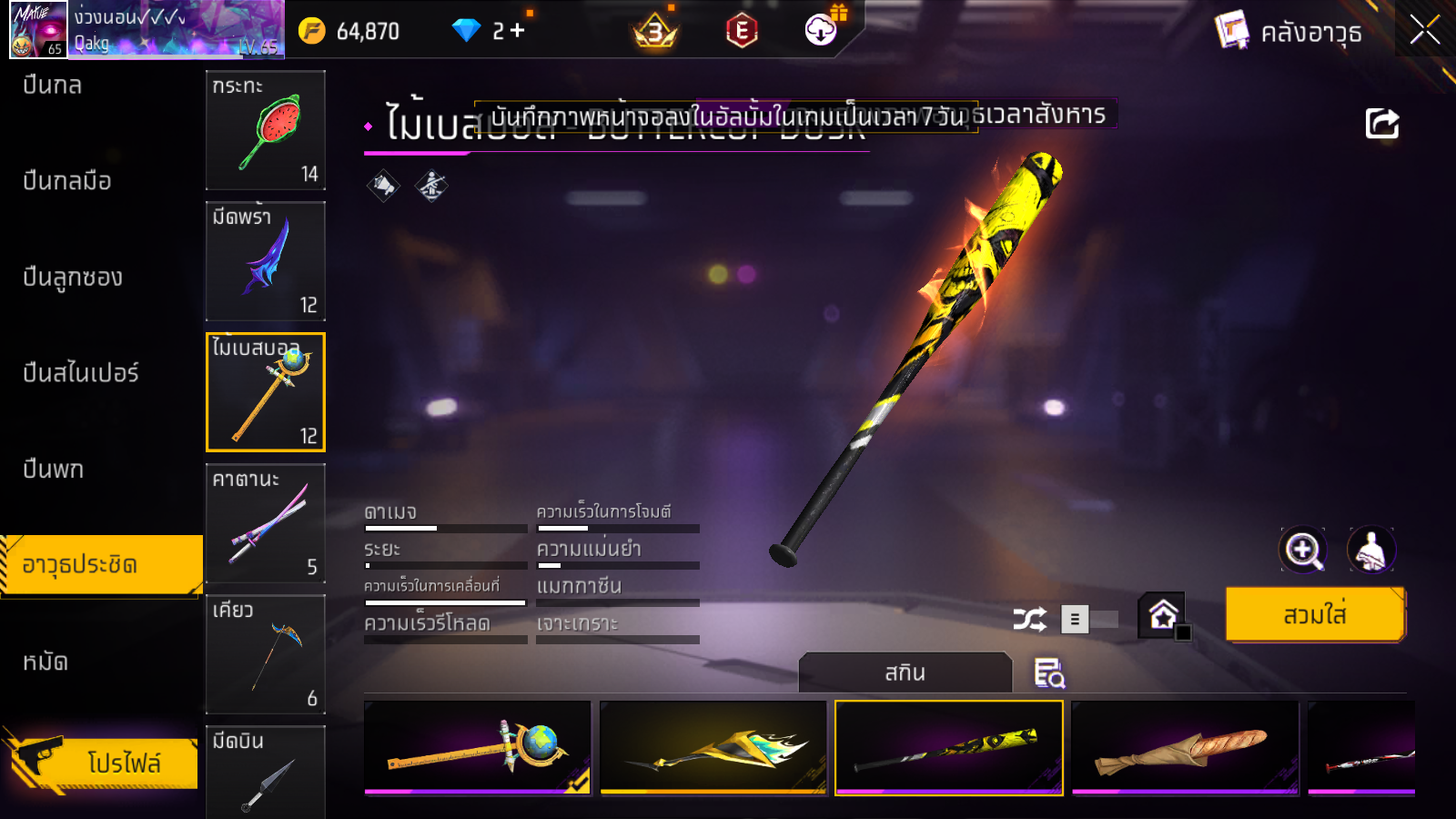
Task: Select the คาตานะ weapon tile
Action: (x=265, y=523)
